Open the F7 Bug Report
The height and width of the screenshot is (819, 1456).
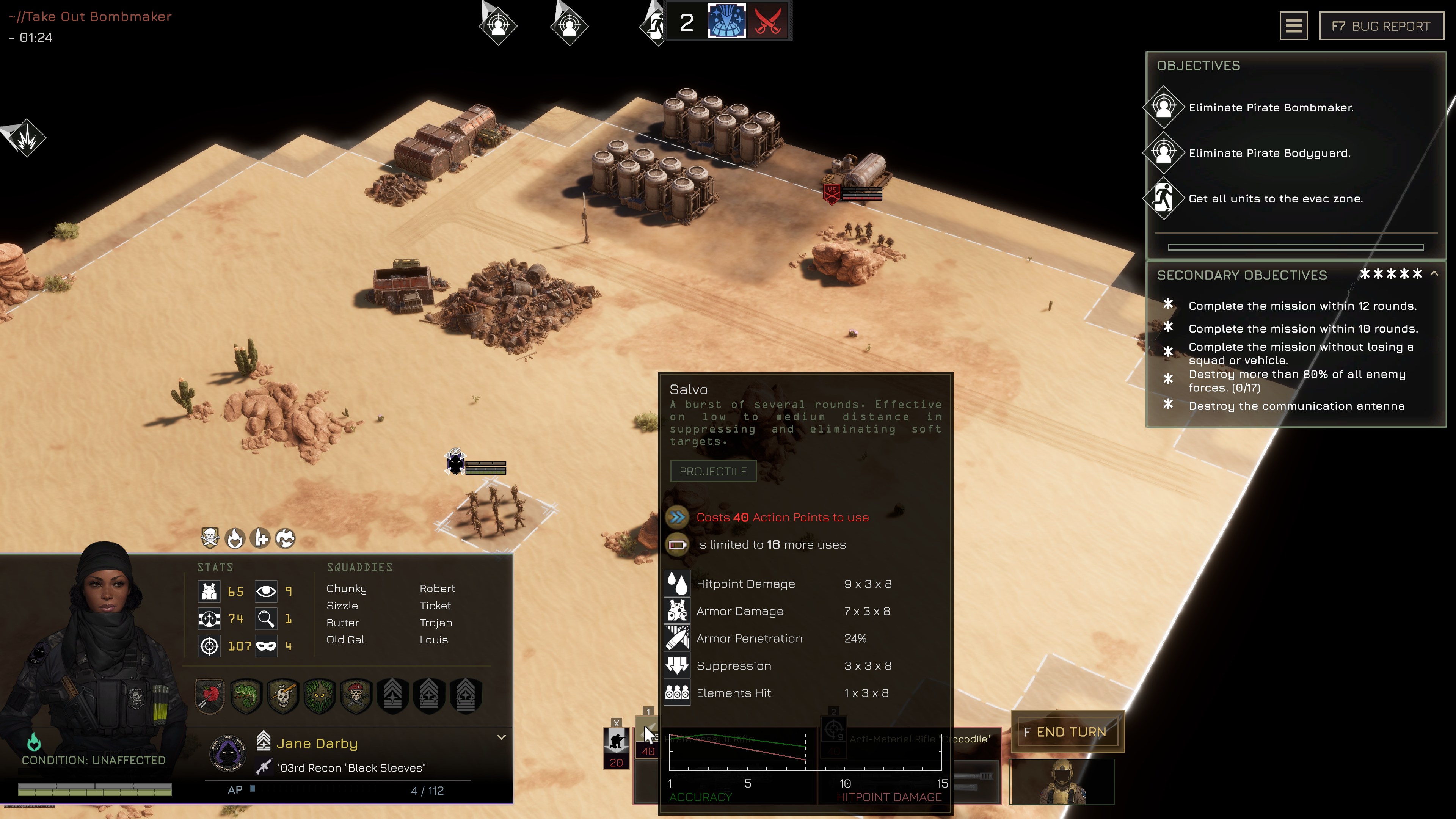pos(1381,26)
